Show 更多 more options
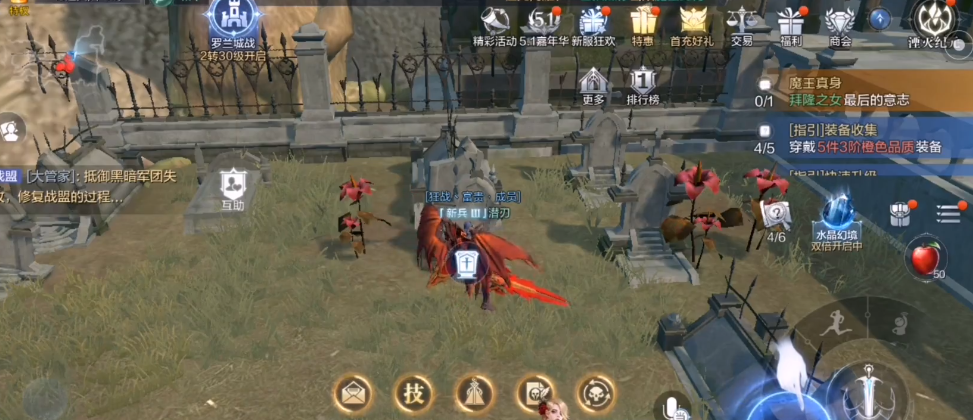This screenshot has width=973, height=420. coord(593,84)
